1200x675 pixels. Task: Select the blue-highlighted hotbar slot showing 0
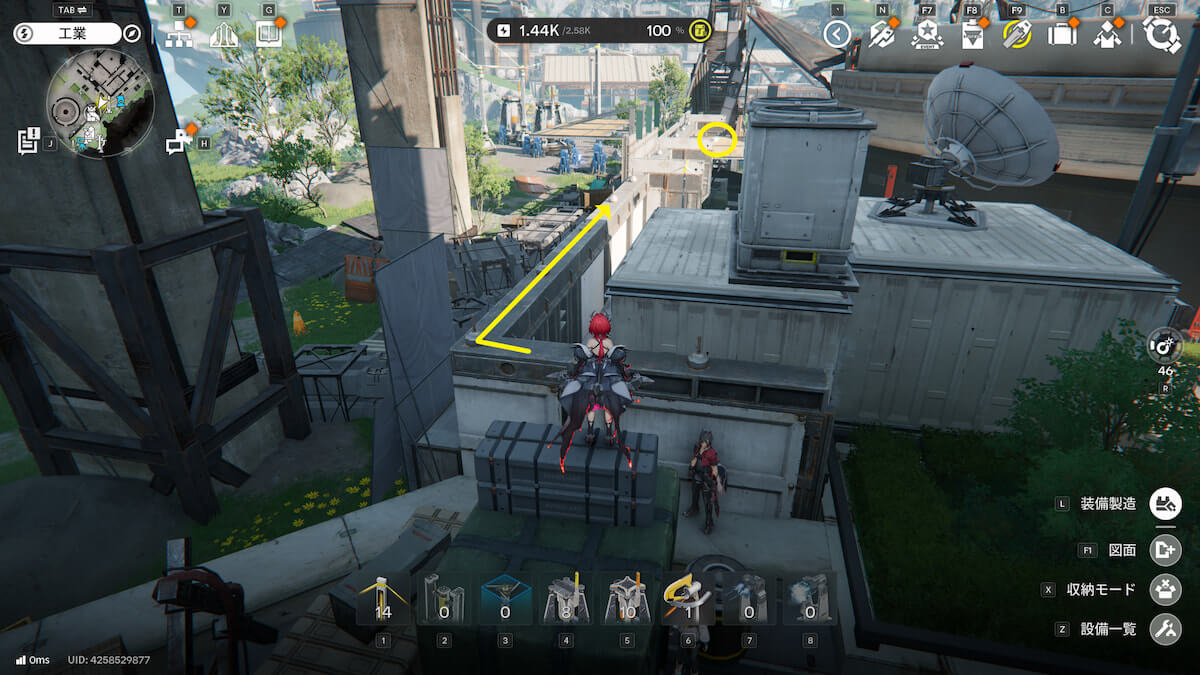pos(505,598)
